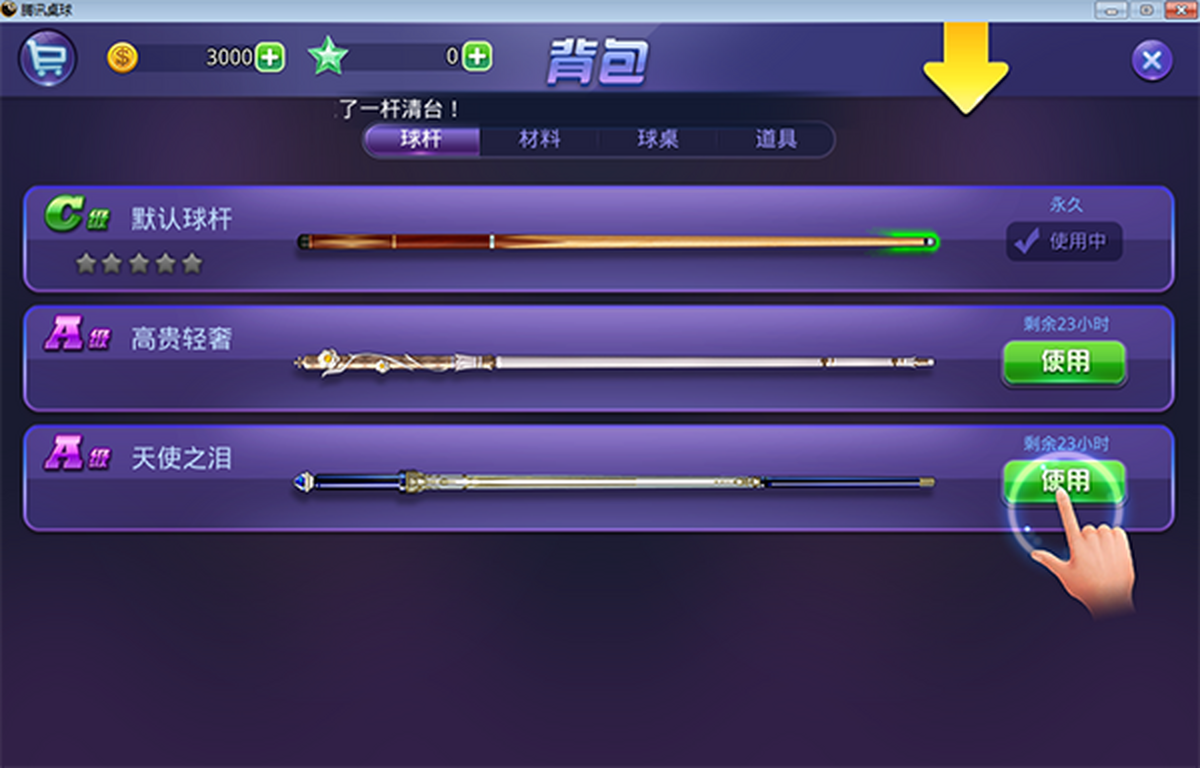Close the game window from the title bar
This screenshot has height=768, width=1200.
click(1181, 10)
